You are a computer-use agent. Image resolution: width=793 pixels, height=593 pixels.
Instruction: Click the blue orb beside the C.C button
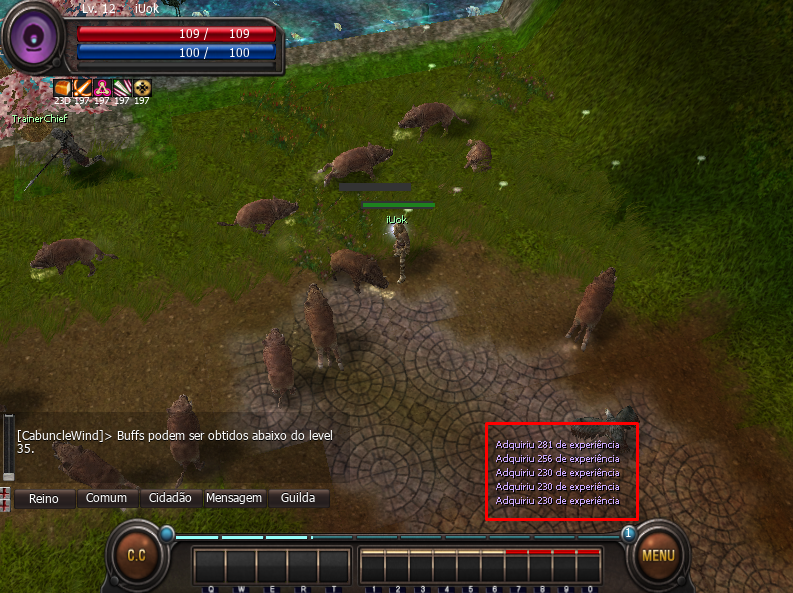166,533
